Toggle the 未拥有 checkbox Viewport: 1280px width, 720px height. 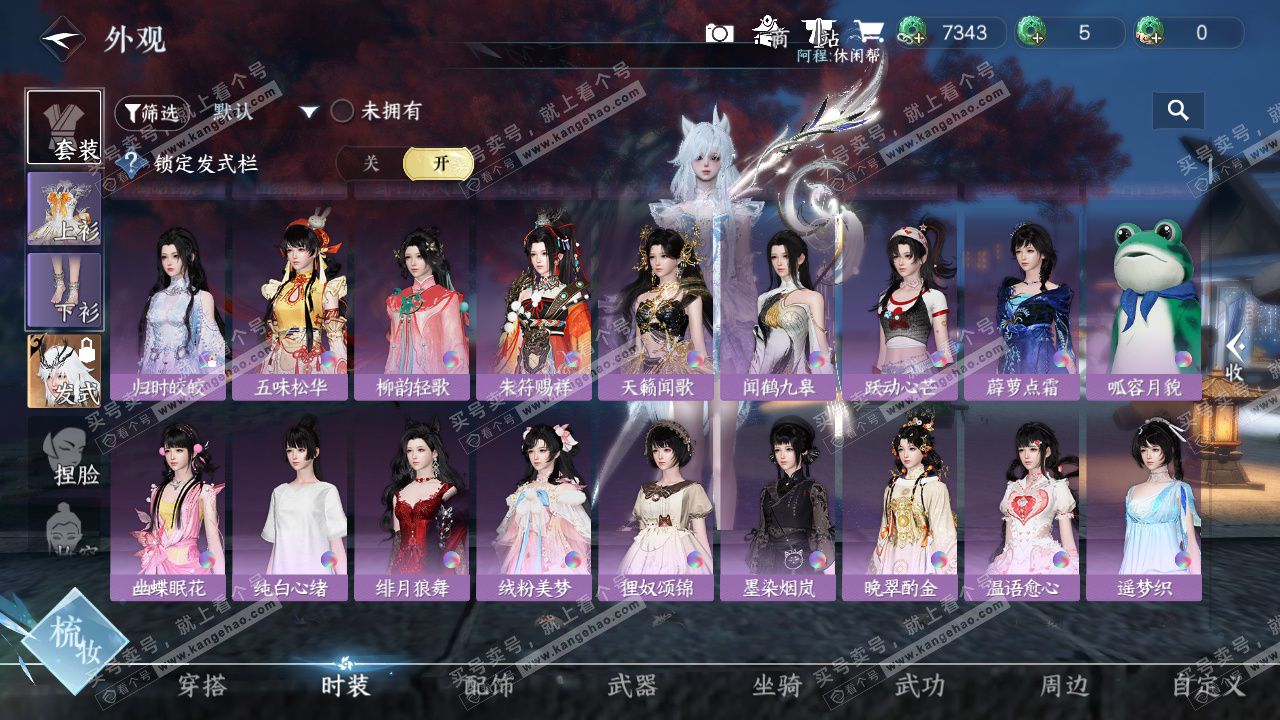pyautogui.click(x=342, y=111)
